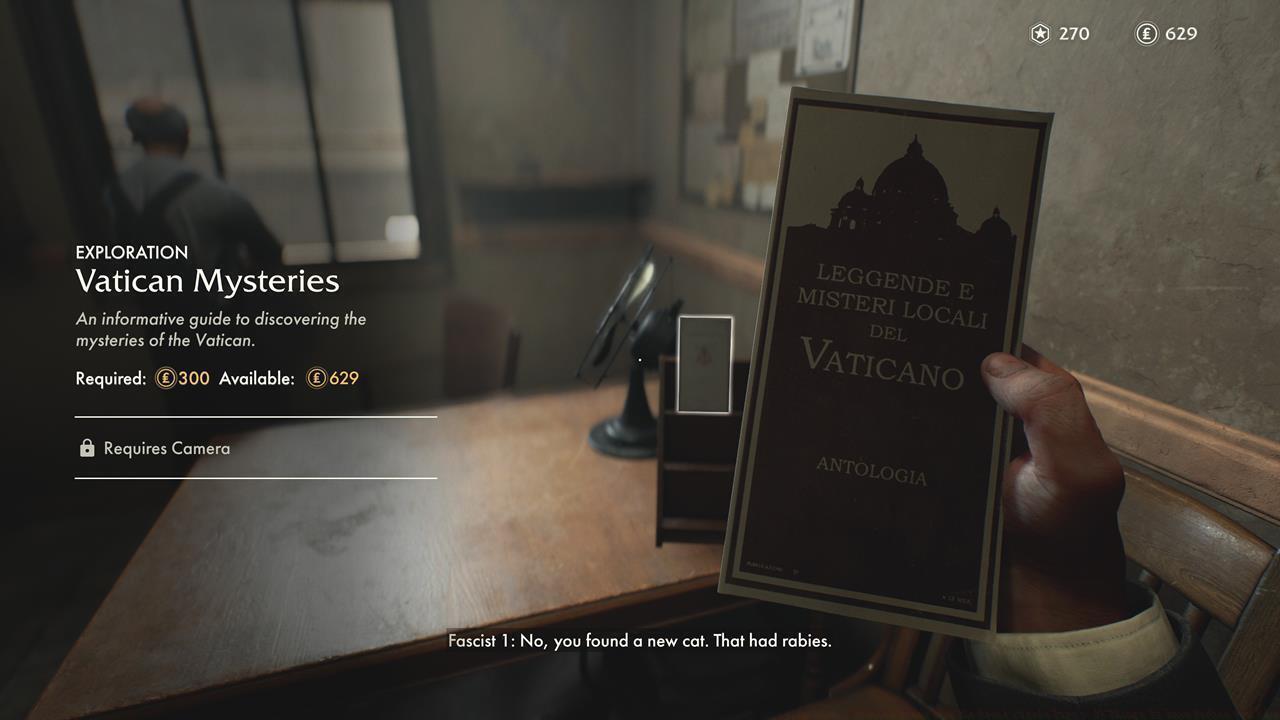1280x720 pixels.
Task: Click the coin icon next to Available 629
Action: 315,379
